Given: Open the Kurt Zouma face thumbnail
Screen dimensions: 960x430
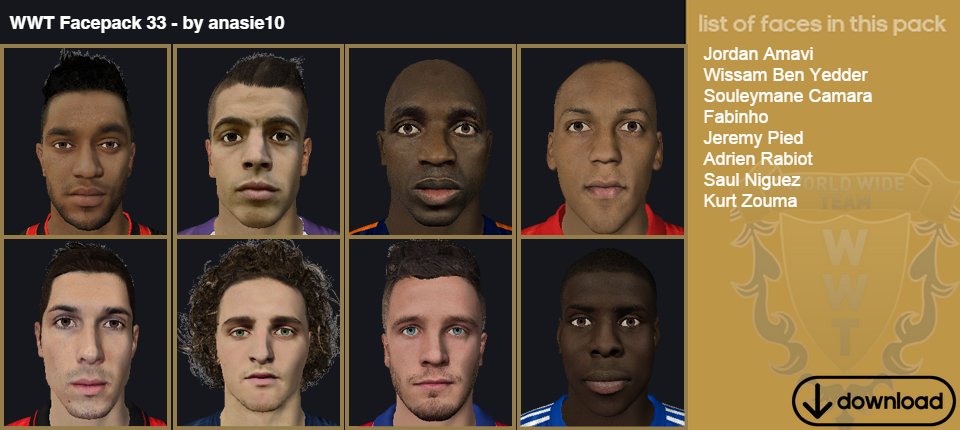Looking at the screenshot, I should tap(602, 333).
